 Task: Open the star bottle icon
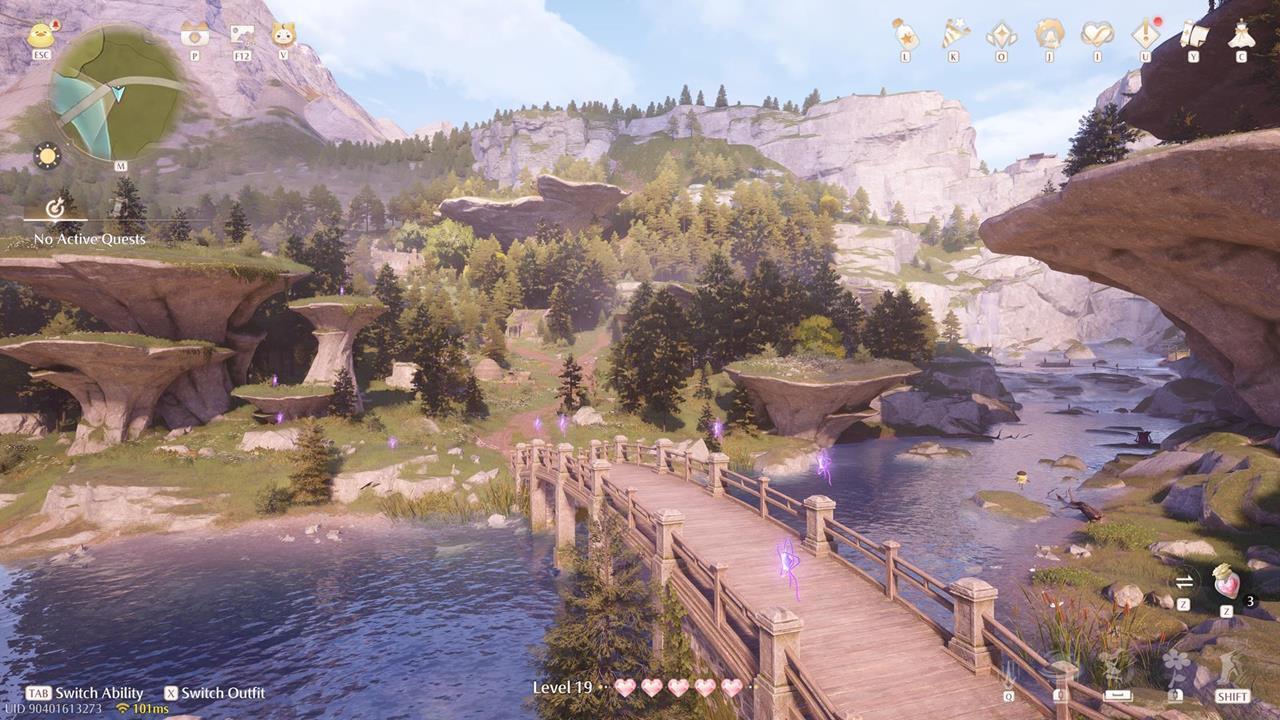pos(905,35)
